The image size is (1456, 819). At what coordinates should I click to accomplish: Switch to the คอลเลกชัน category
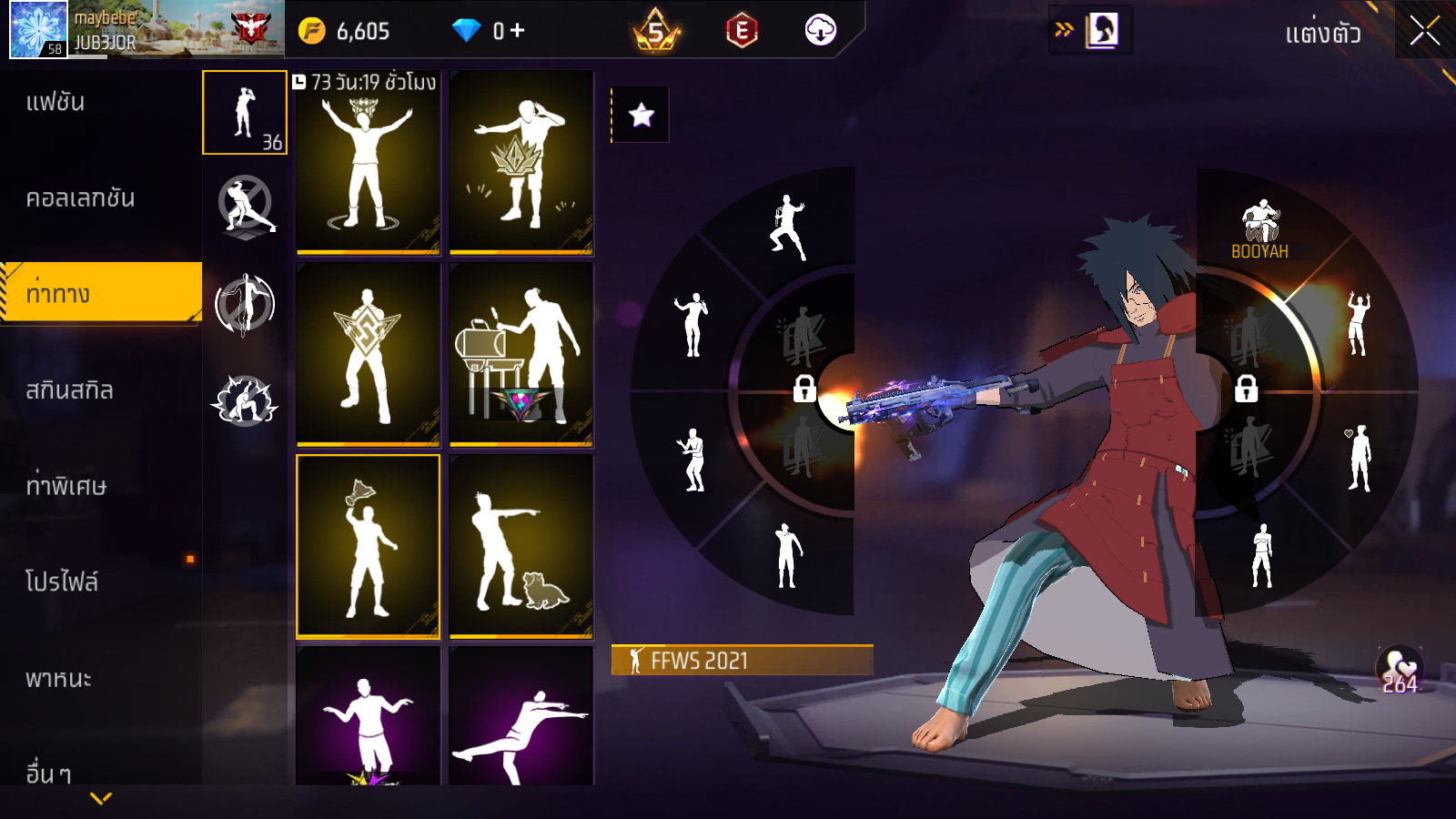point(80,198)
